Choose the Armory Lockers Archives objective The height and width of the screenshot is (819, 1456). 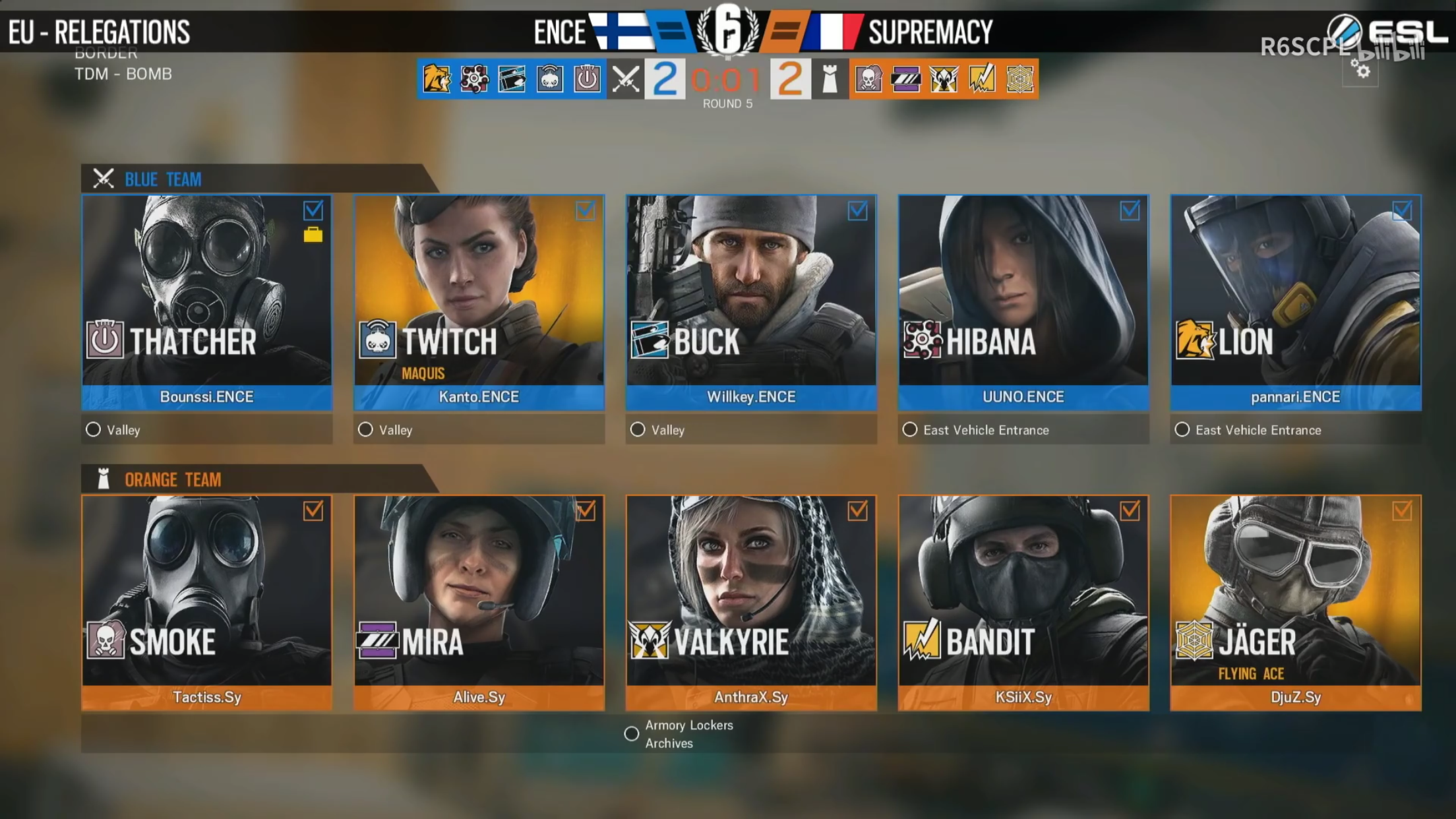(632, 734)
